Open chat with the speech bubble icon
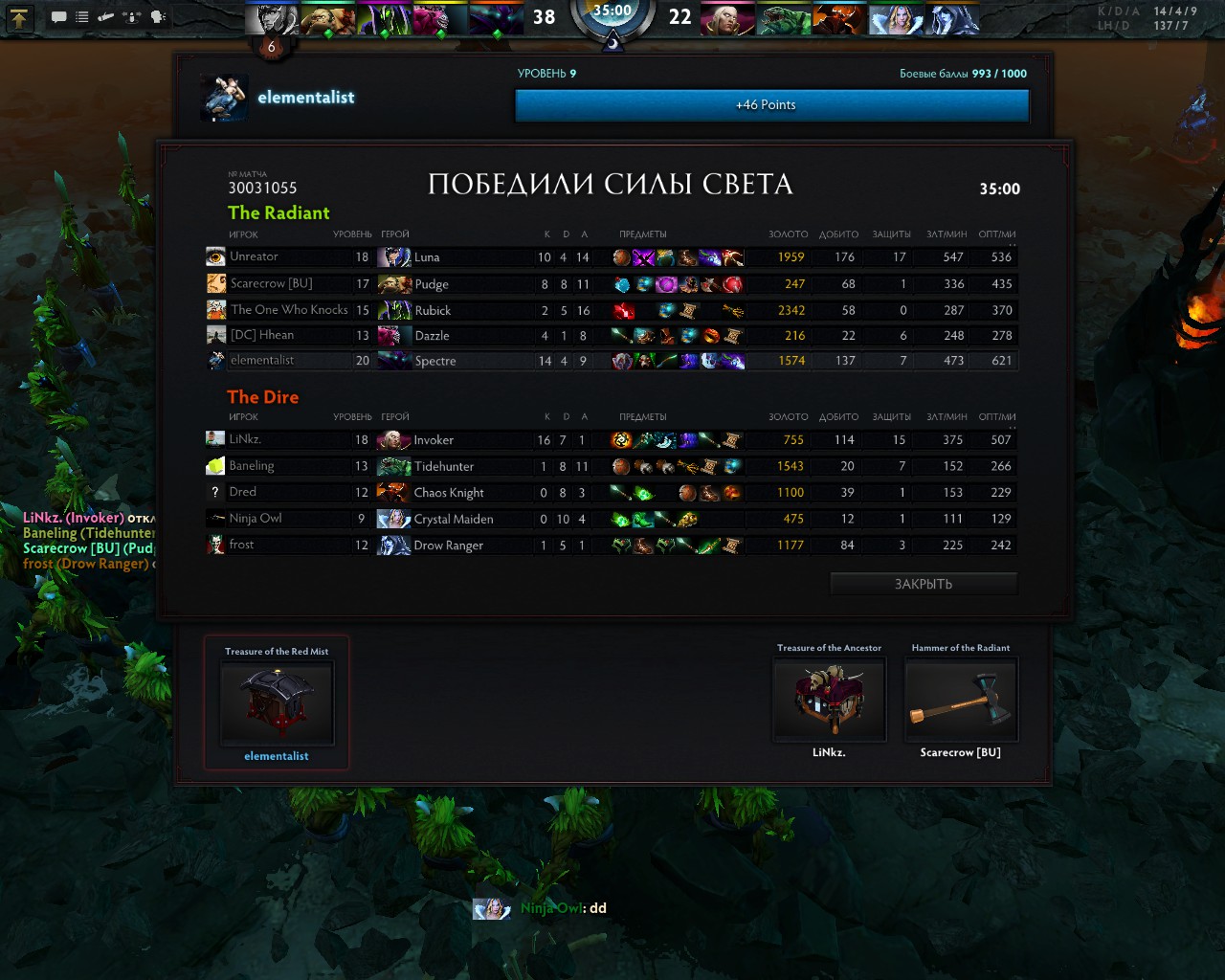 pyautogui.click(x=58, y=17)
